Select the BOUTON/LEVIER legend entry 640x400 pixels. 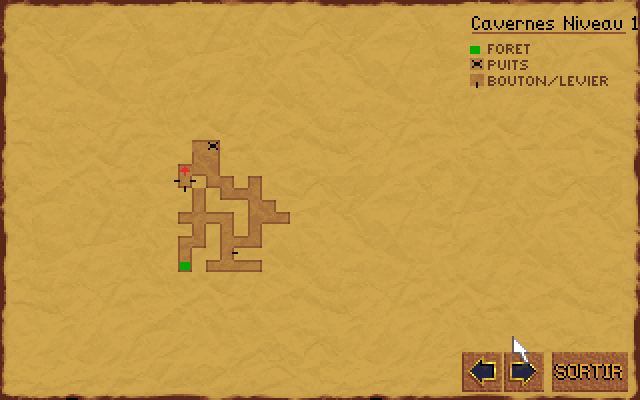point(547,81)
